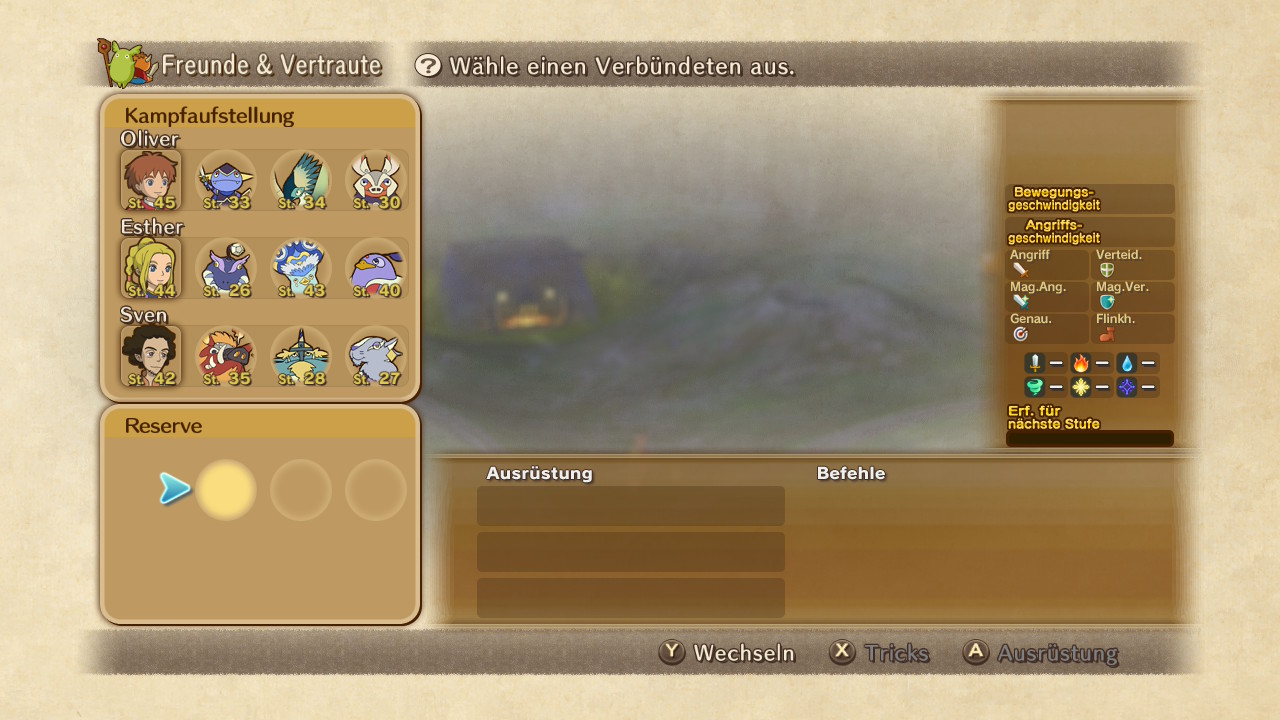Select Esther's level 40 familiar
Viewport: 1280px width, 720px height.
click(376, 268)
